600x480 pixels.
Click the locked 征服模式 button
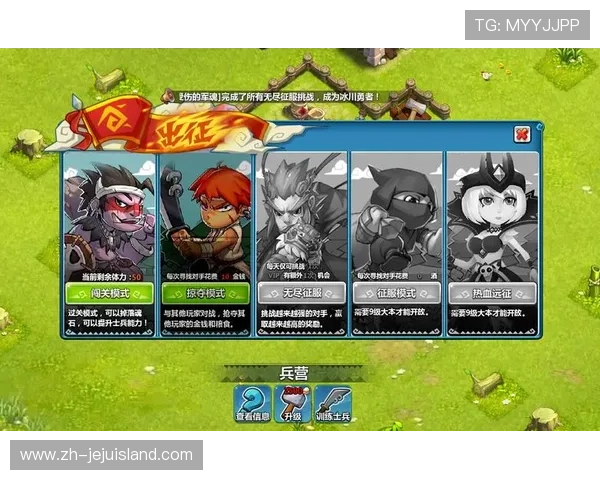coord(396,293)
